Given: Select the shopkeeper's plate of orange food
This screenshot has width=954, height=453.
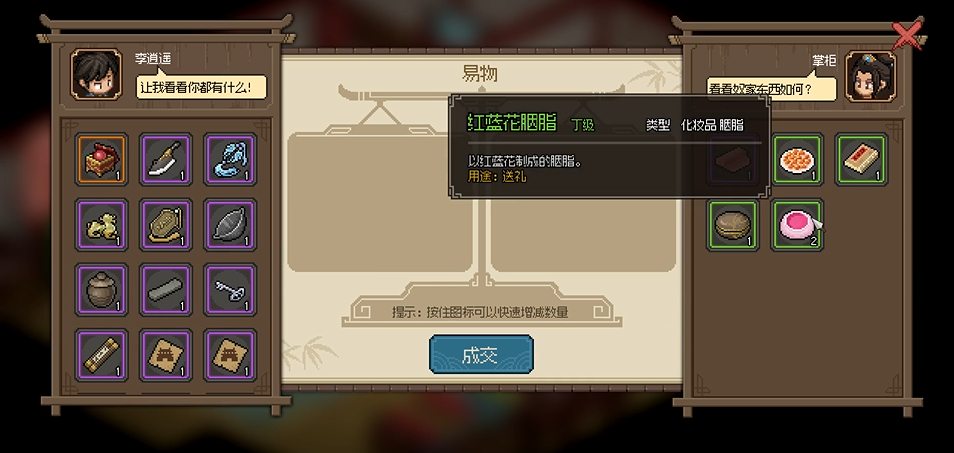Looking at the screenshot, I should (x=798, y=160).
